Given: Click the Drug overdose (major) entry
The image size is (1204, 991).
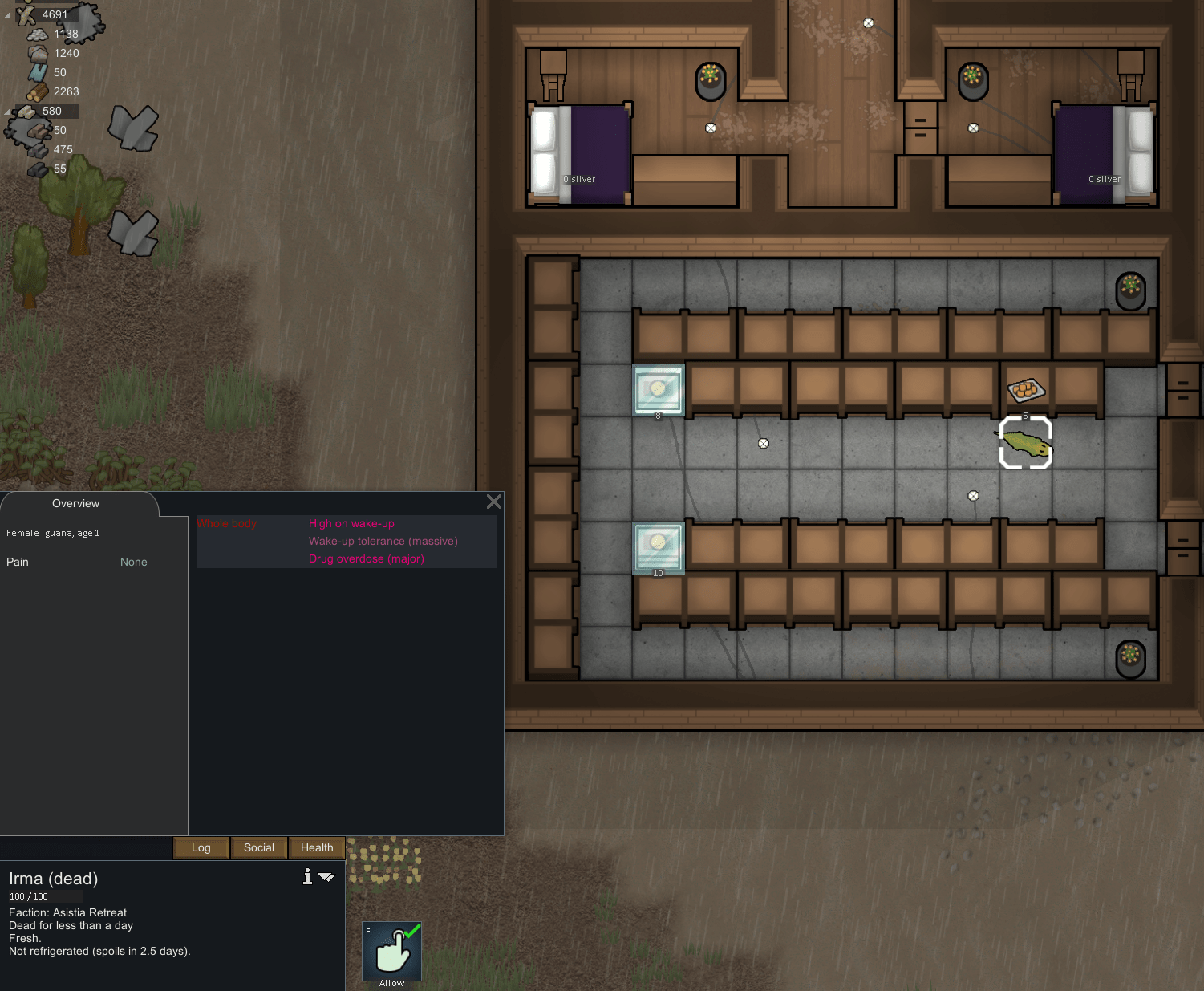Looking at the screenshot, I should (x=367, y=558).
